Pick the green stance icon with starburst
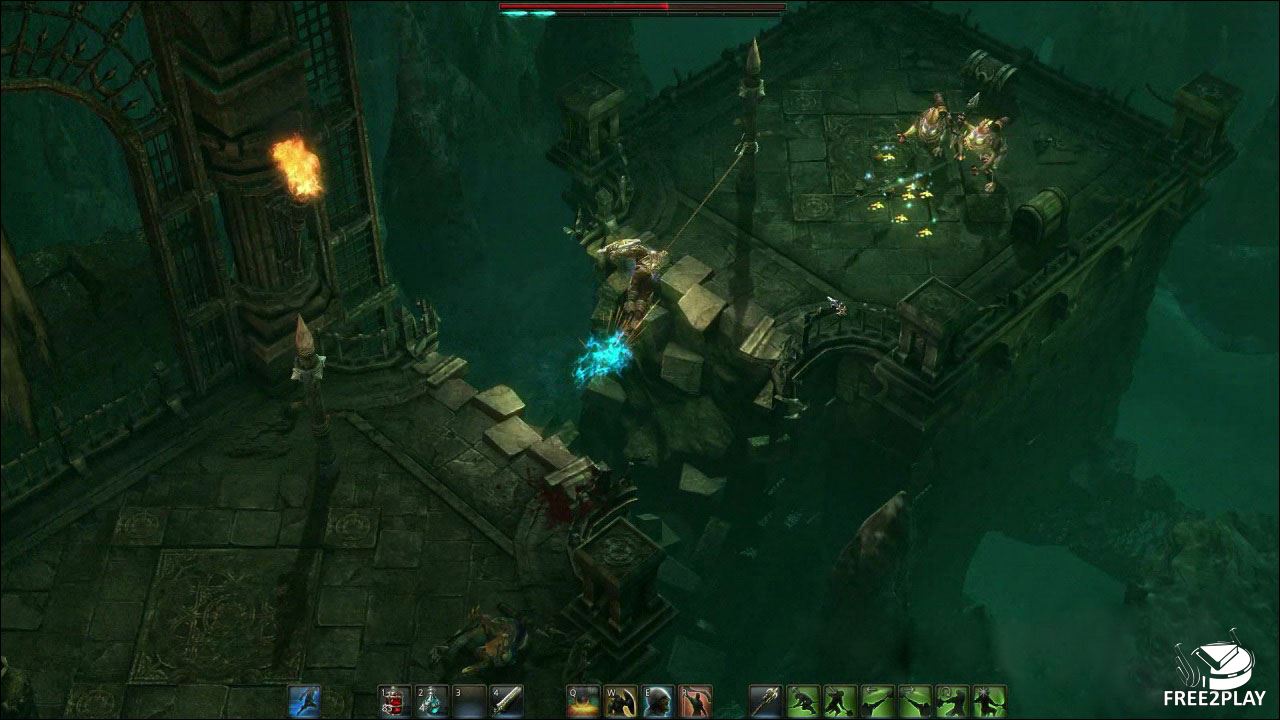The image size is (1280, 720). click(989, 700)
